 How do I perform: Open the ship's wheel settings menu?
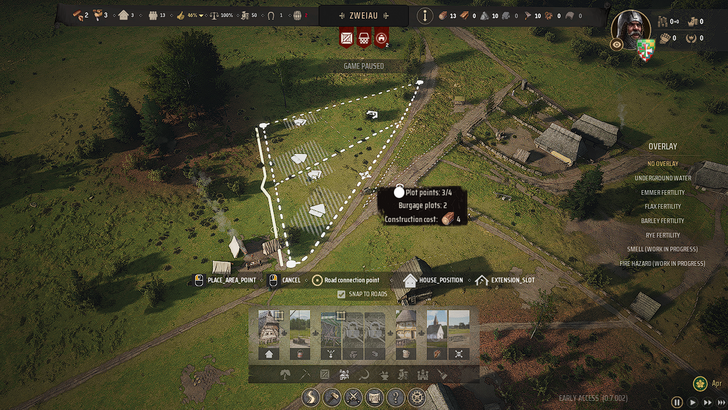(418, 397)
